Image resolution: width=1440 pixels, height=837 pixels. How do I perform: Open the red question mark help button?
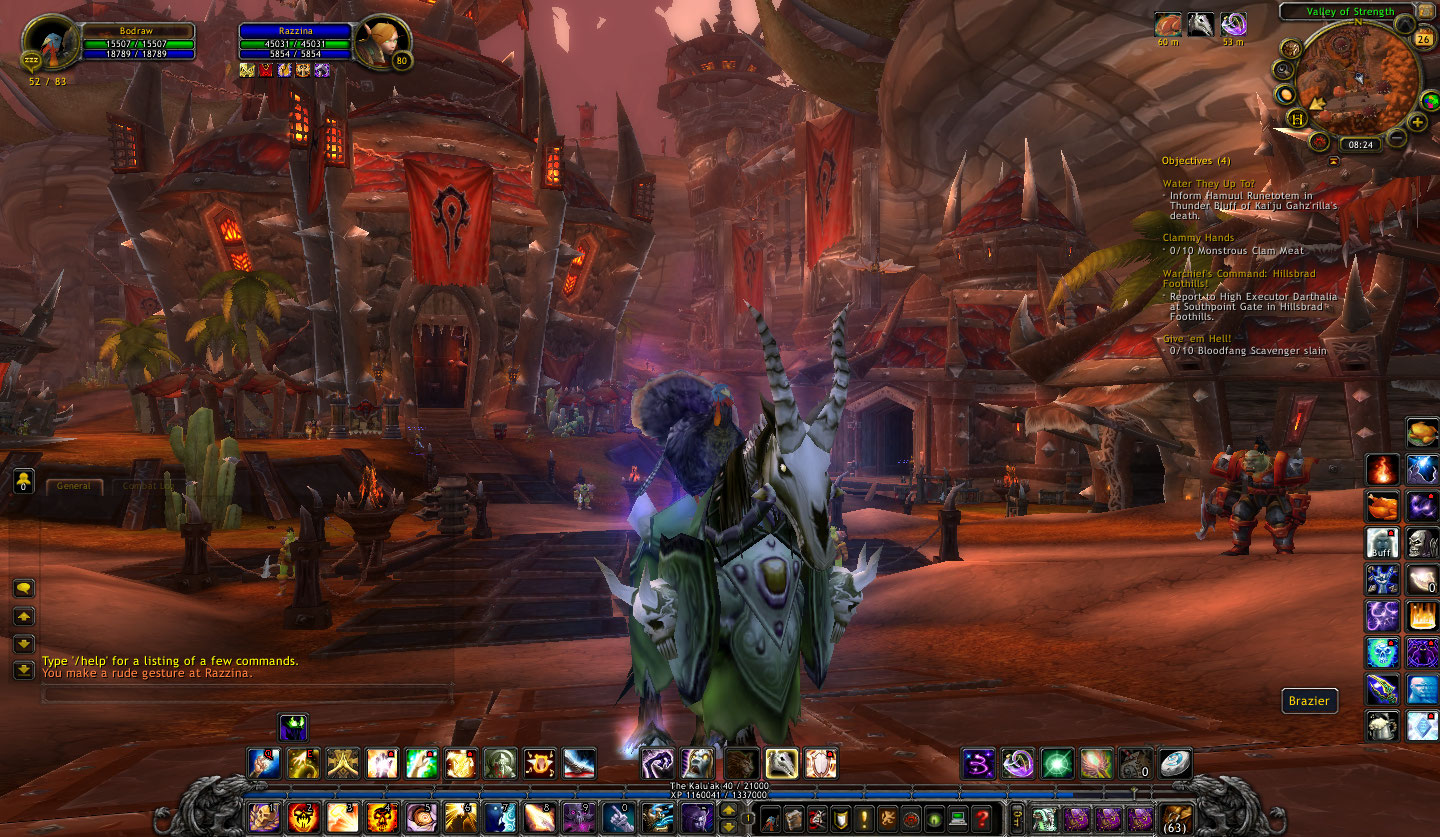[982, 817]
